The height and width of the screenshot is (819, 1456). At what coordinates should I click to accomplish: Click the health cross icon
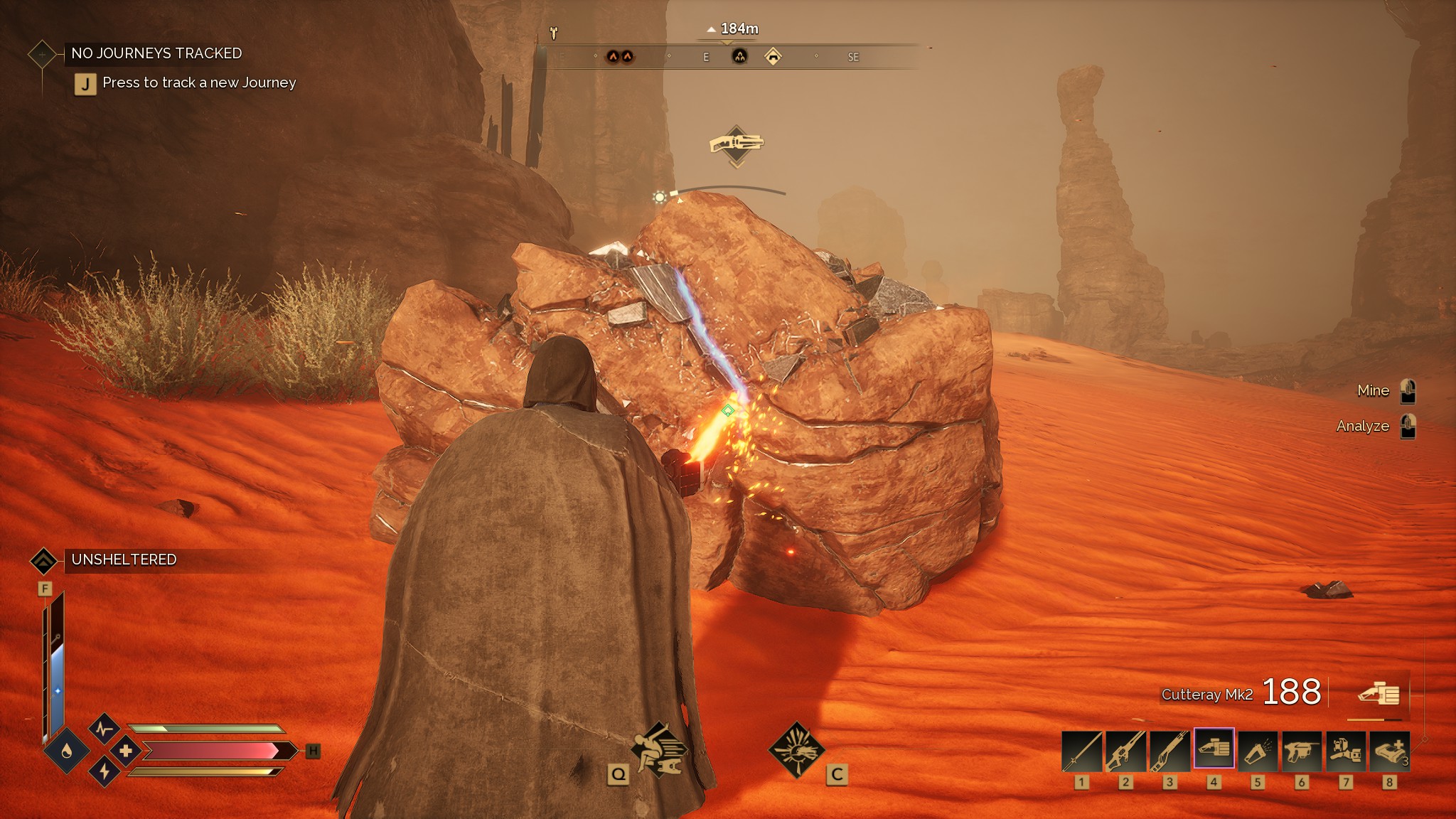point(126,751)
